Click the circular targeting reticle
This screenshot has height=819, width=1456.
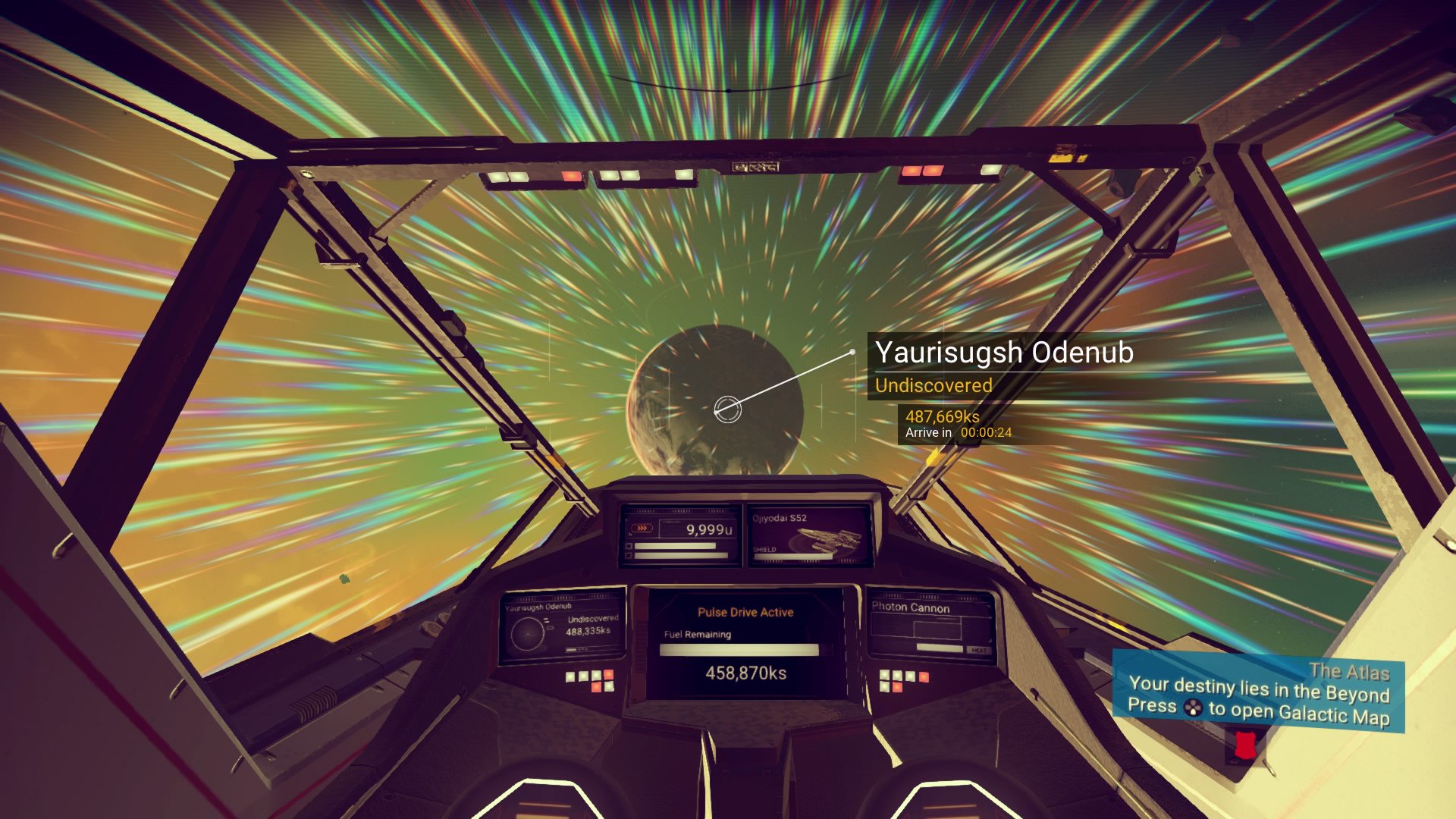point(727,409)
